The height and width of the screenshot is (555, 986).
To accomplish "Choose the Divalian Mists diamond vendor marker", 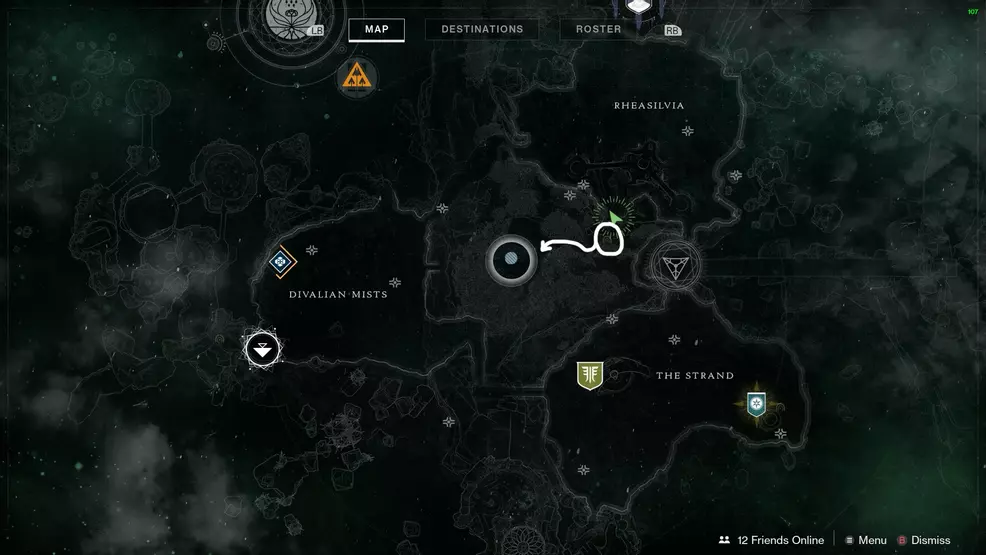I will pyautogui.click(x=281, y=262).
